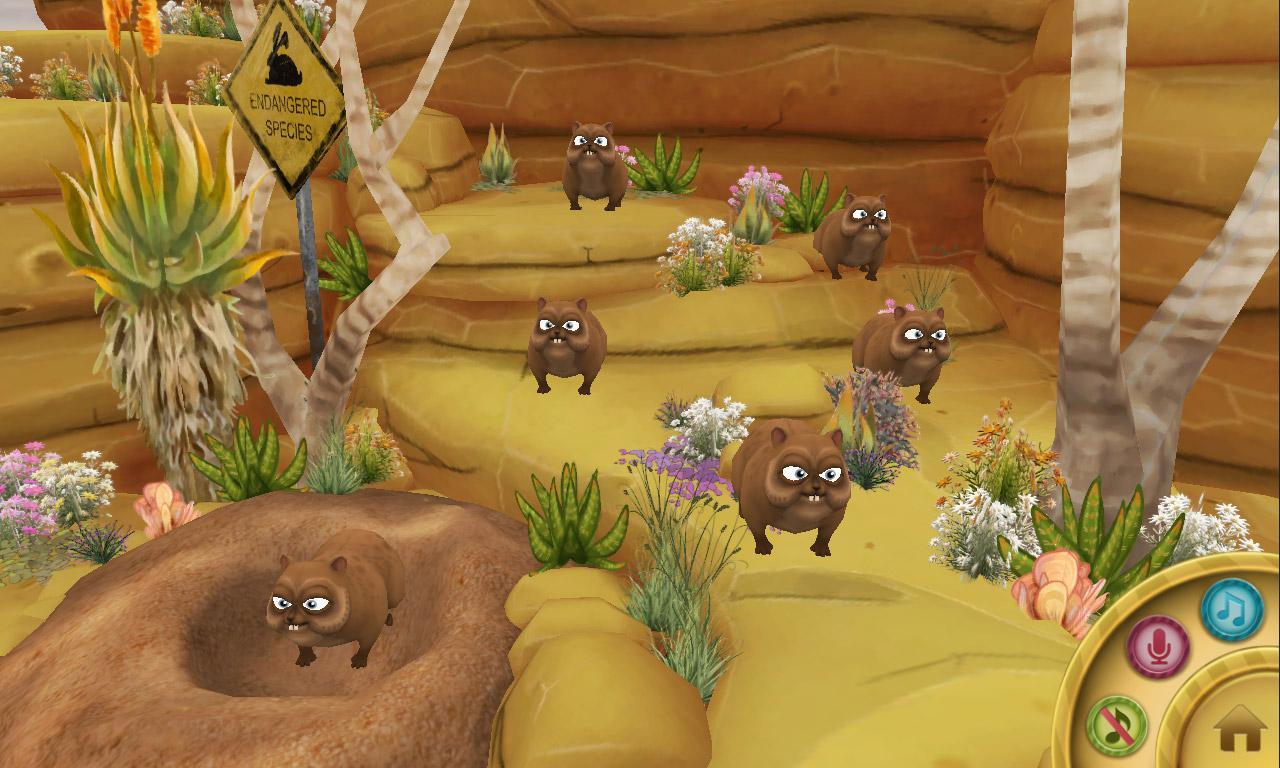This screenshot has width=1280, height=768.
Task: Tap the blue music note button
Action: [x=1231, y=610]
